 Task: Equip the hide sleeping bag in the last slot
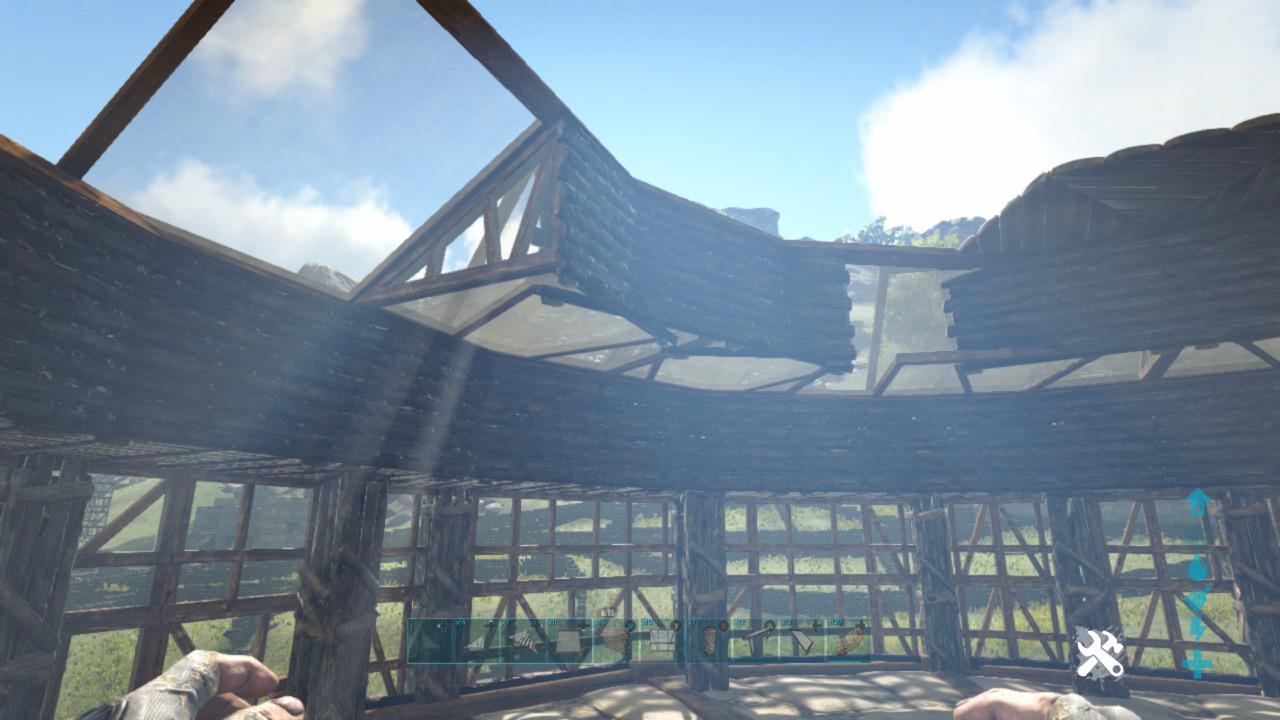[848, 640]
